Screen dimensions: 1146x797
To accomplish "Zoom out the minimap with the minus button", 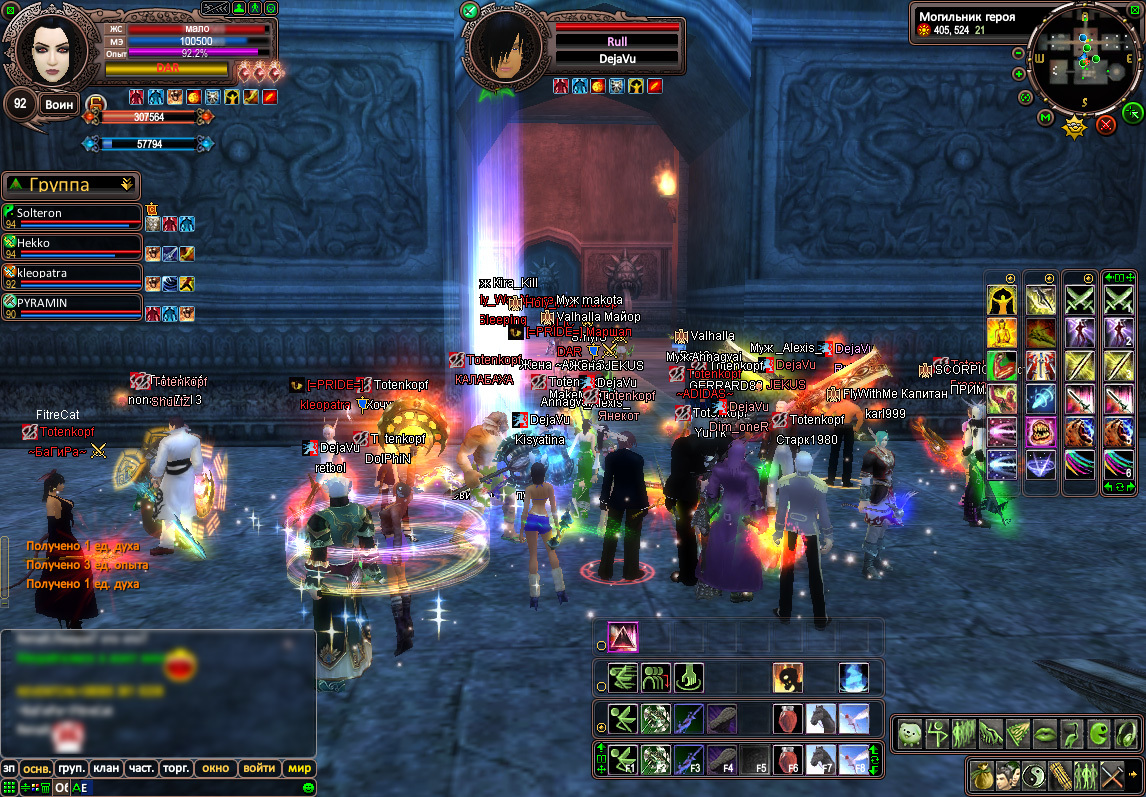I will 1019,53.
